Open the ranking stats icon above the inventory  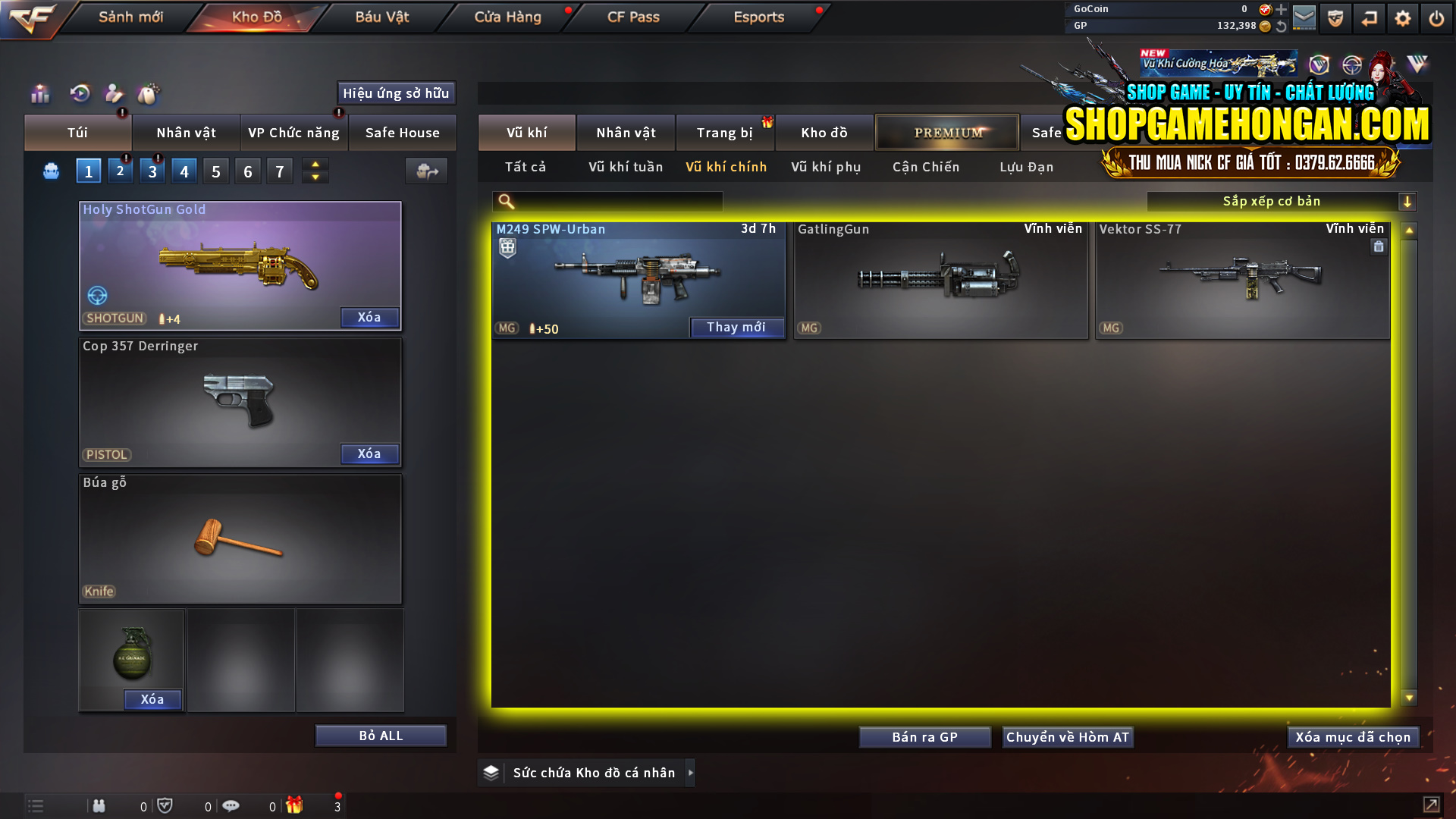click(x=39, y=94)
